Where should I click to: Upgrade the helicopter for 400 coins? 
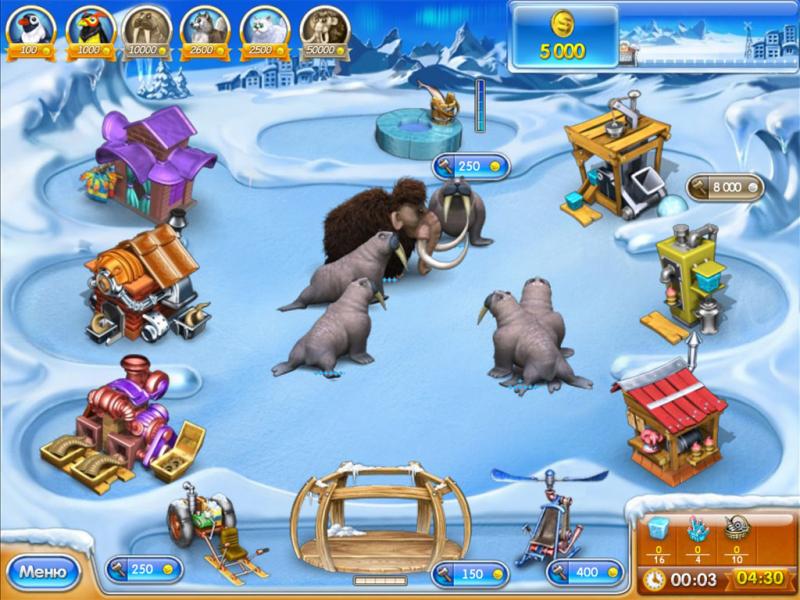click(x=585, y=573)
